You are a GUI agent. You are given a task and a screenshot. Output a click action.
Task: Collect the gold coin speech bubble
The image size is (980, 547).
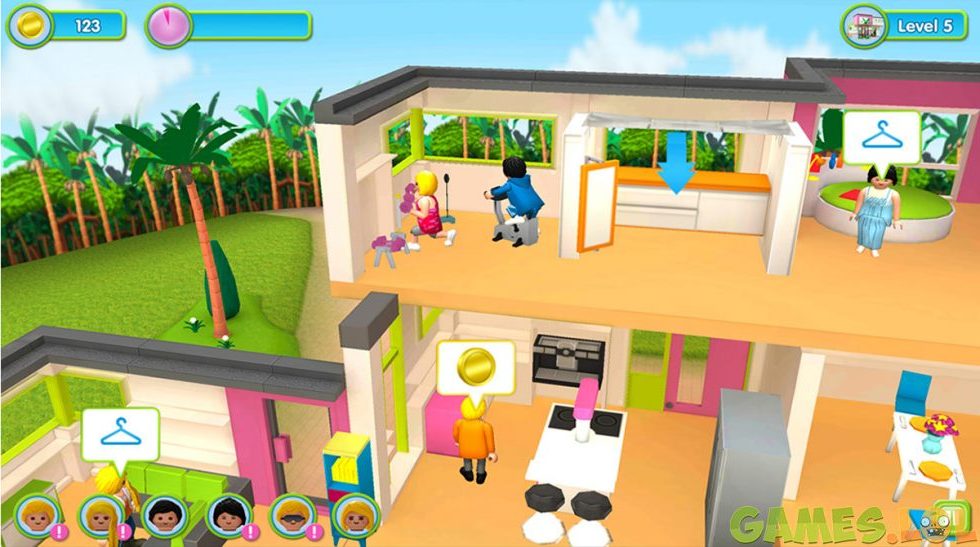475,367
